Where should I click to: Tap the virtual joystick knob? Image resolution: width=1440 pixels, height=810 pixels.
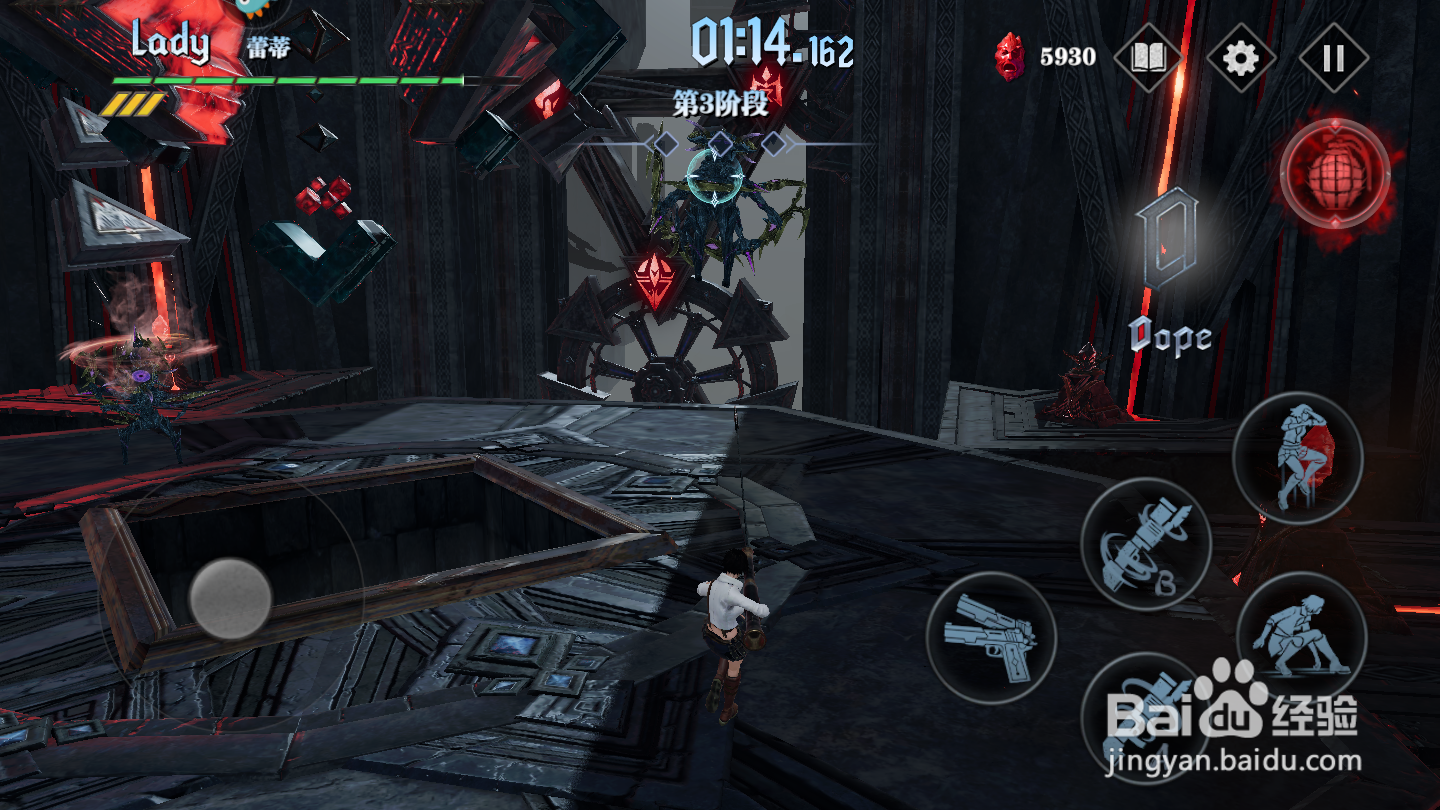coord(231,599)
